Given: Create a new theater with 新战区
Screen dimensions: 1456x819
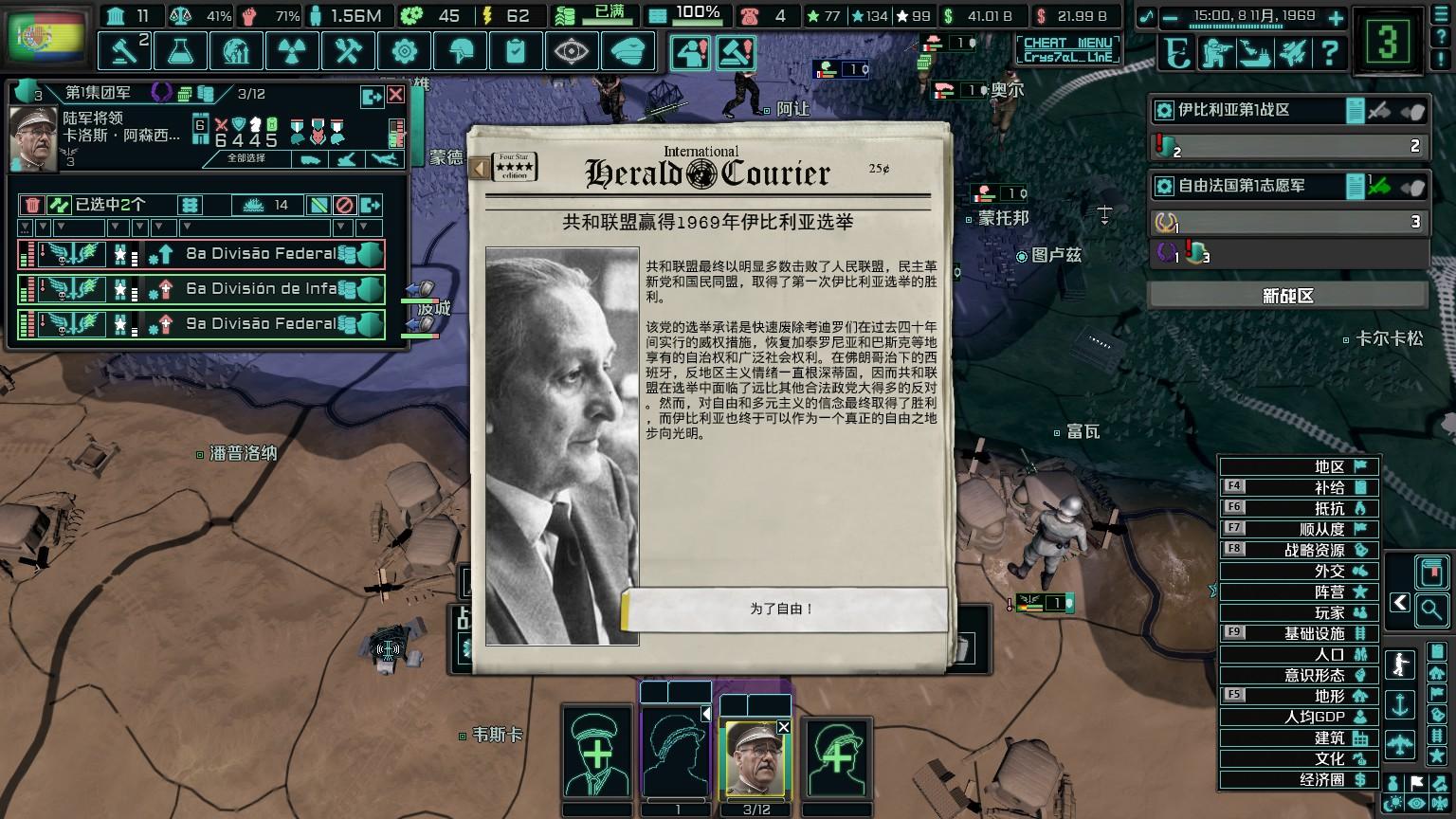Looking at the screenshot, I should coord(1288,296).
